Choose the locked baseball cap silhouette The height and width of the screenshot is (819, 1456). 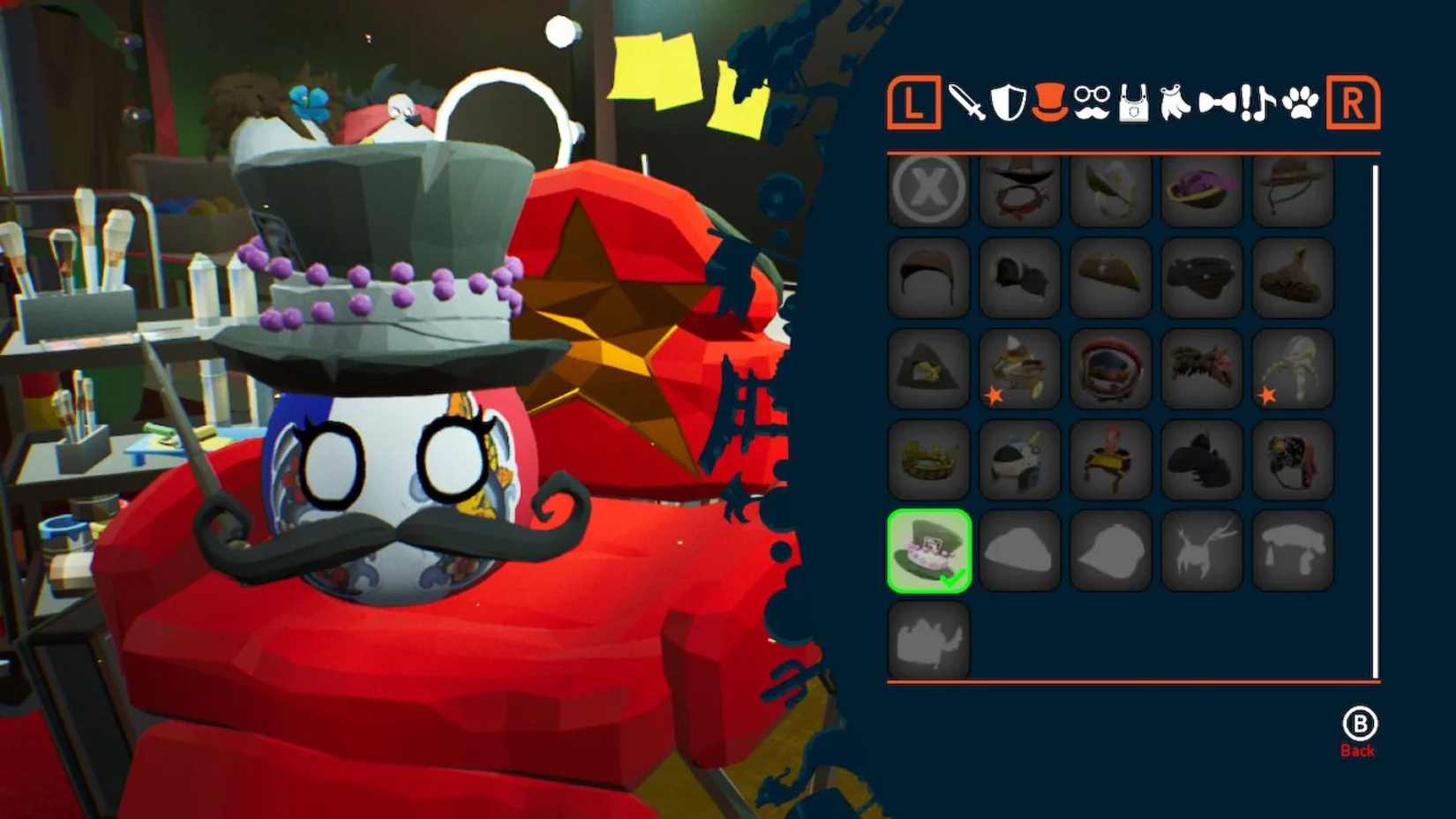pos(1110,551)
